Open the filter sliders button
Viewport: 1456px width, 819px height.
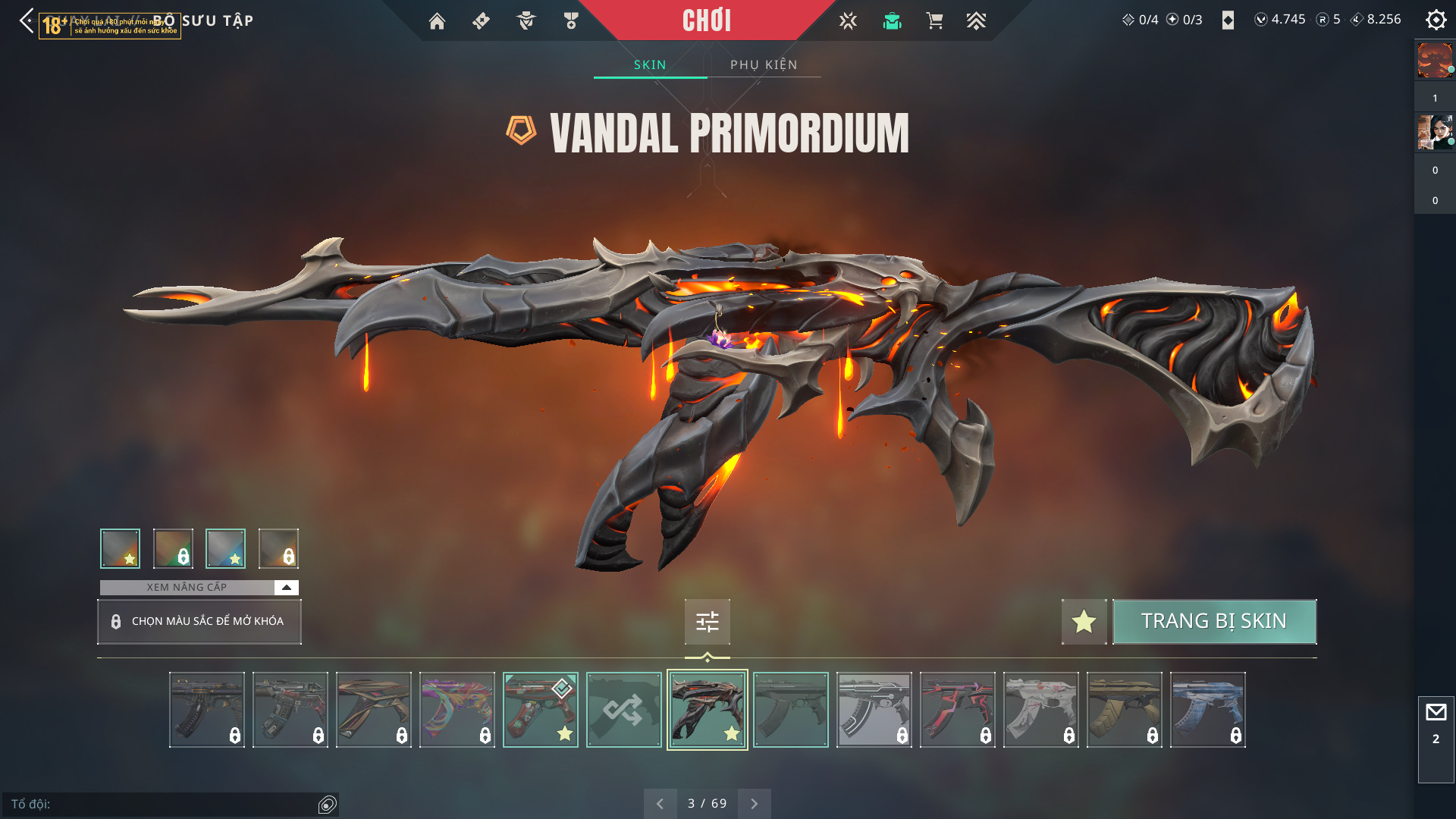[x=707, y=622]
